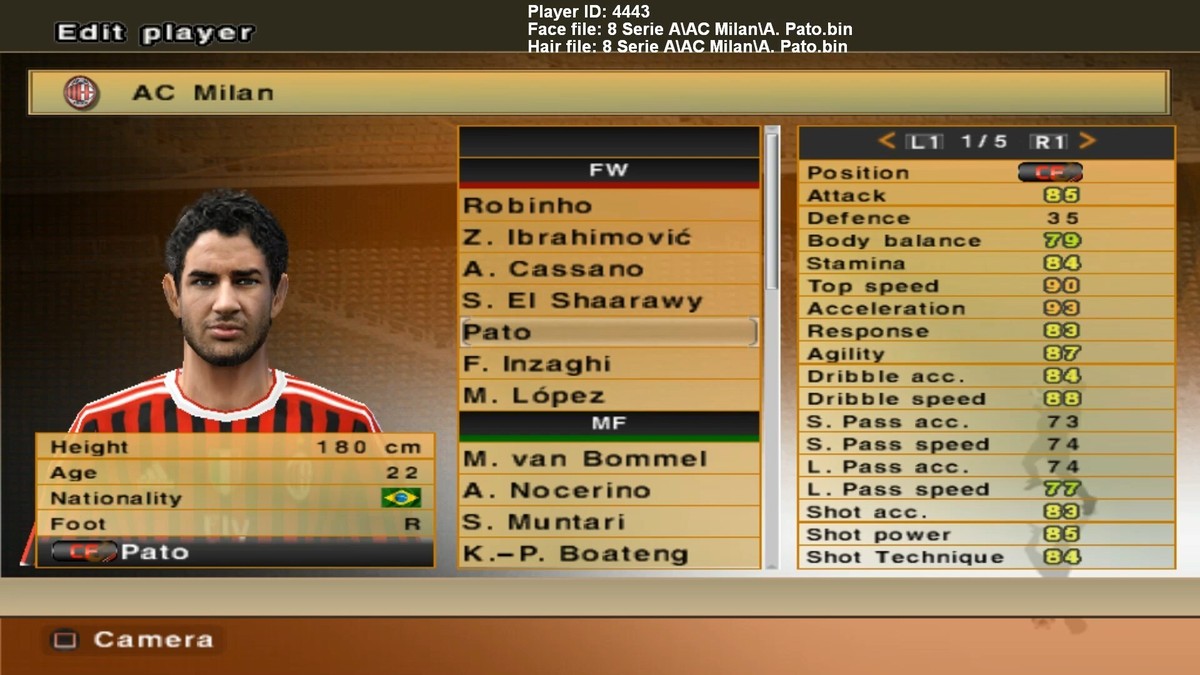Click the Dribble speed stat row

point(985,399)
